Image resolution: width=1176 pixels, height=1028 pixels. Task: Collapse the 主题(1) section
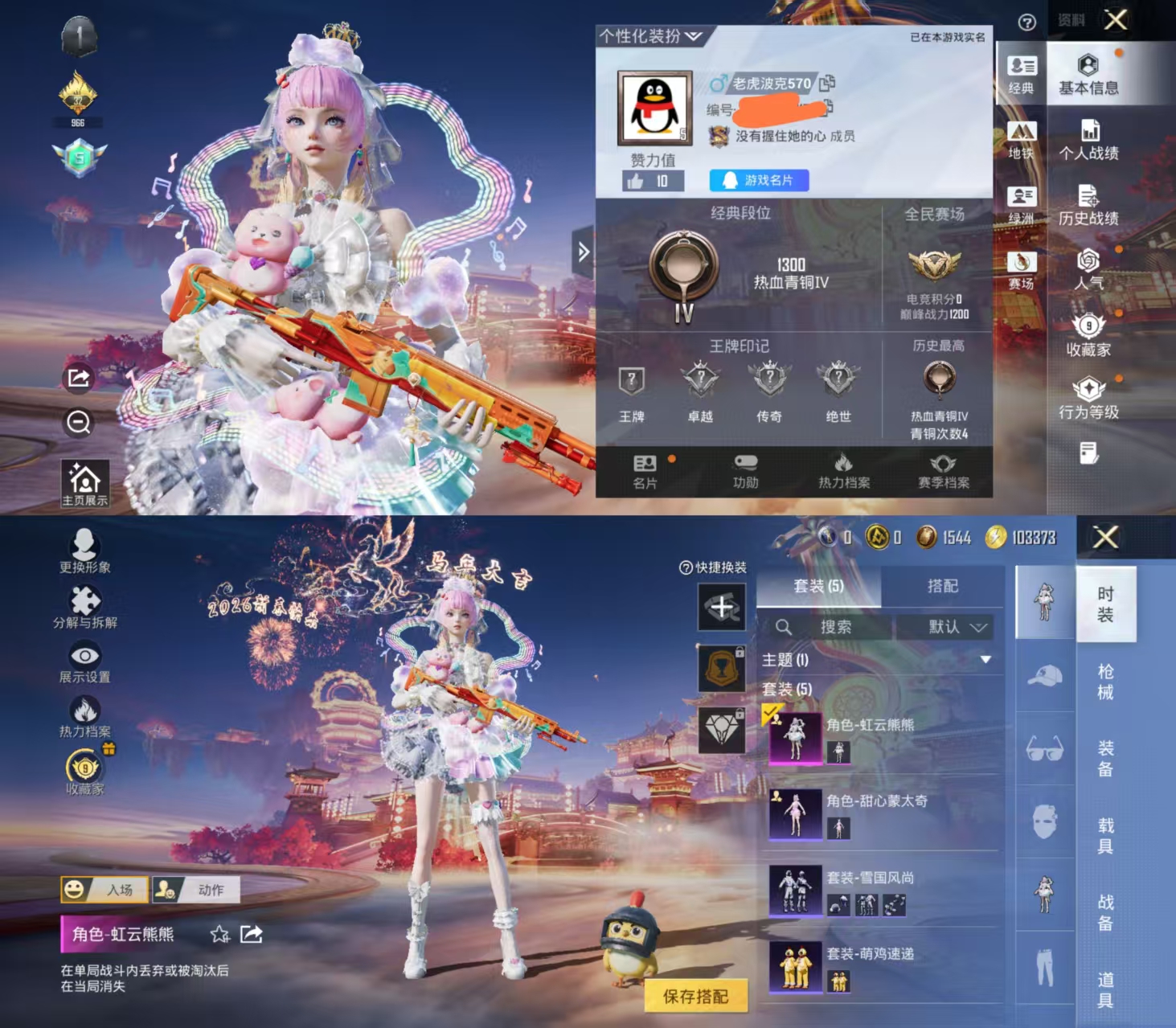click(x=985, y=657)
